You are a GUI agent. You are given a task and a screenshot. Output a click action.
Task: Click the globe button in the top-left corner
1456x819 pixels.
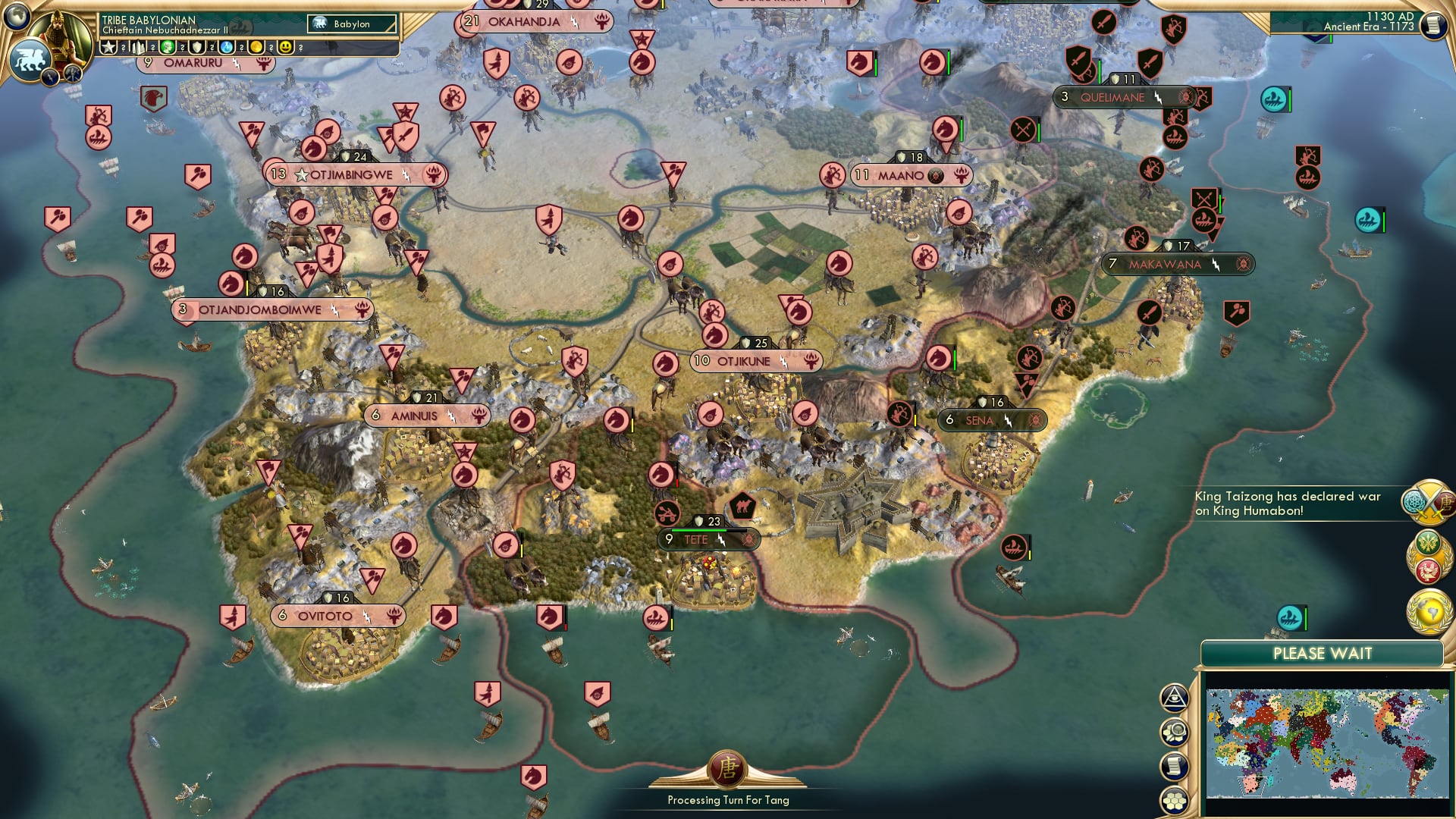pos(15,17)
